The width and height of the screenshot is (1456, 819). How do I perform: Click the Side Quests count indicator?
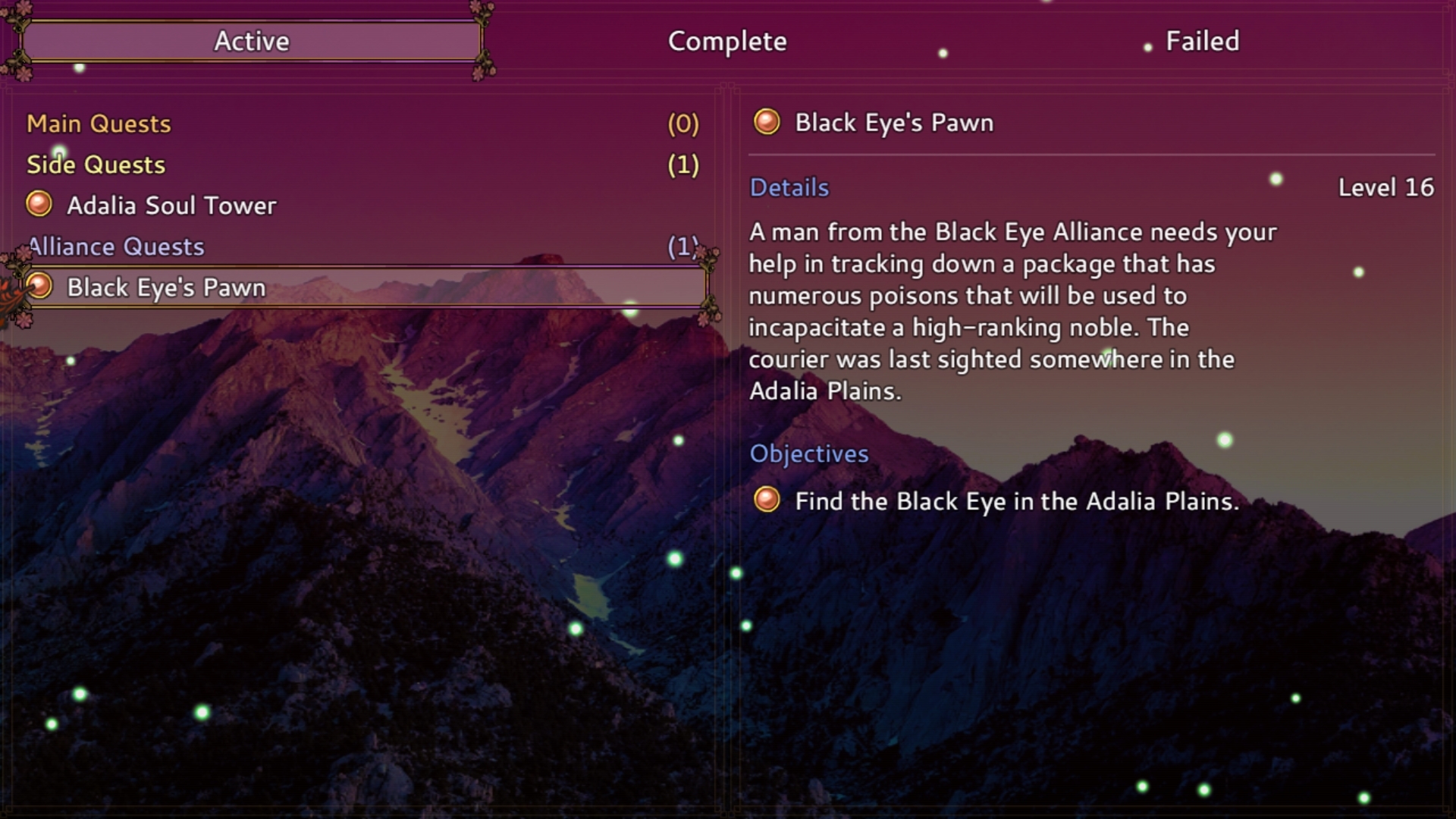point(683,164)
